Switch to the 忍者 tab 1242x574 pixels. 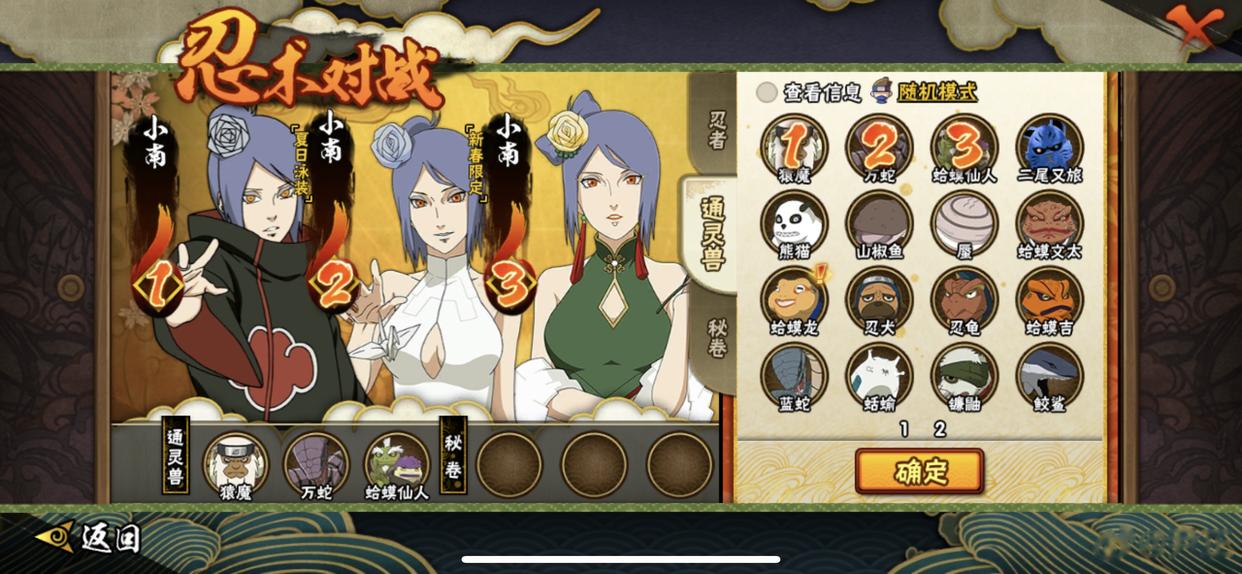coord(717,130)
